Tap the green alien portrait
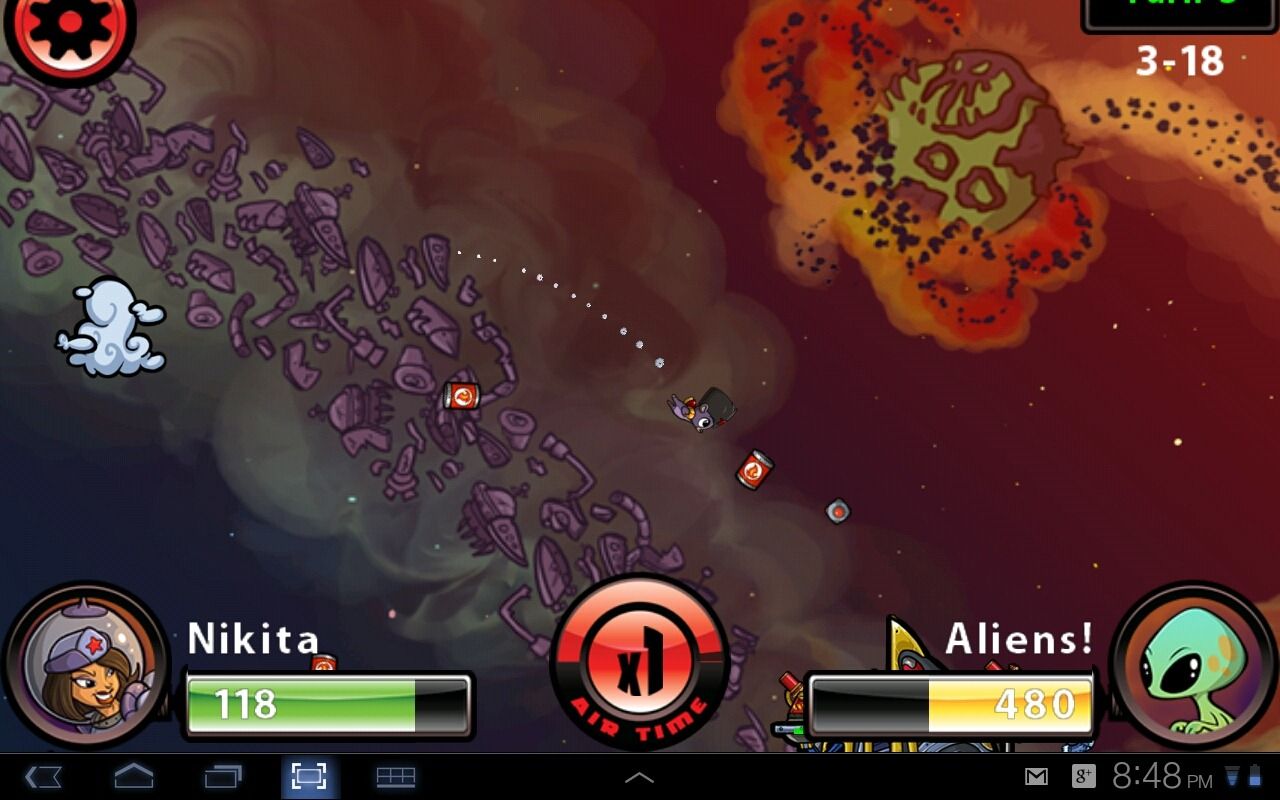The image size is (1280, 800). (x=1193, y=668)
